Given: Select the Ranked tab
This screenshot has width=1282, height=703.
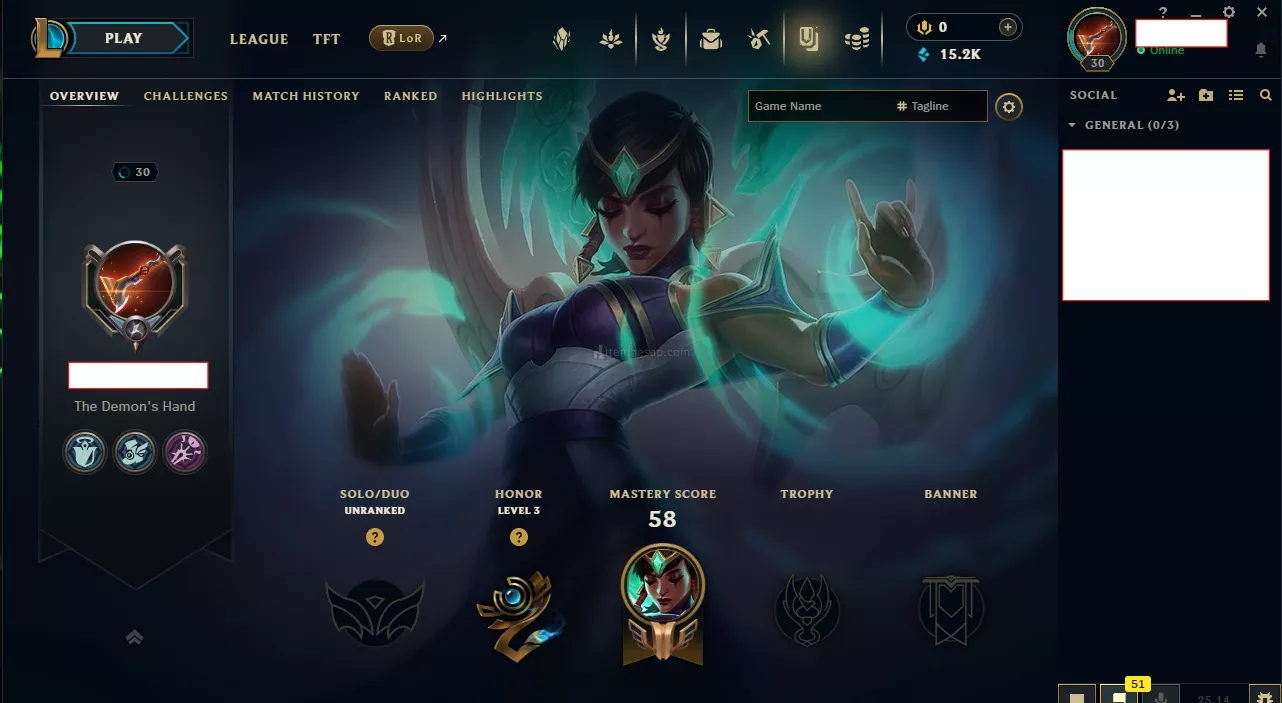Looking at the screenshot, I should pos(411,96).
